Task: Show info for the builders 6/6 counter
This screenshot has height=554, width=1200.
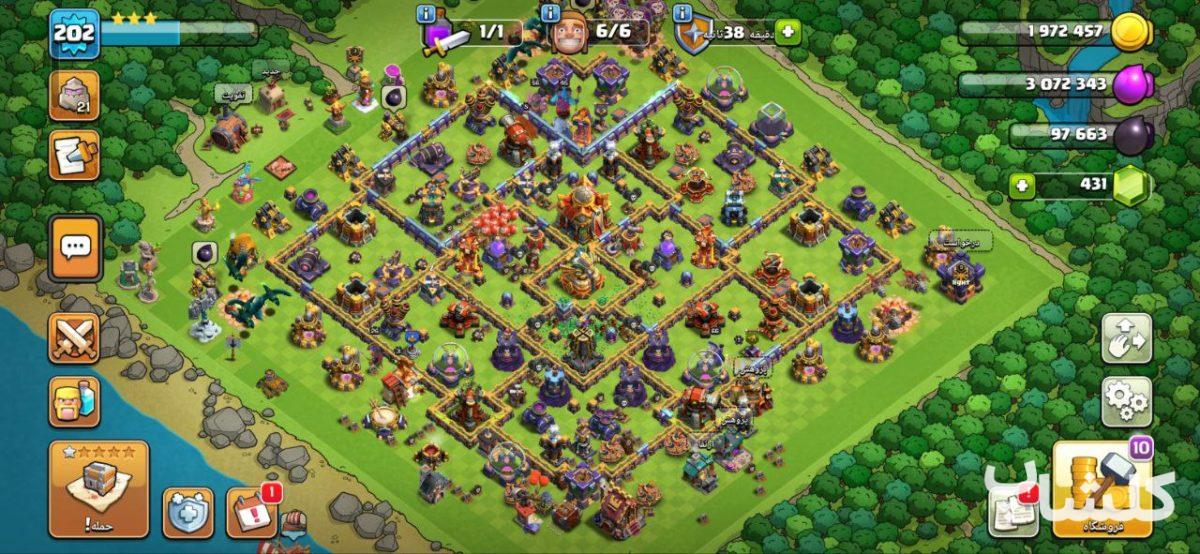Action: [x=550, y=14]
